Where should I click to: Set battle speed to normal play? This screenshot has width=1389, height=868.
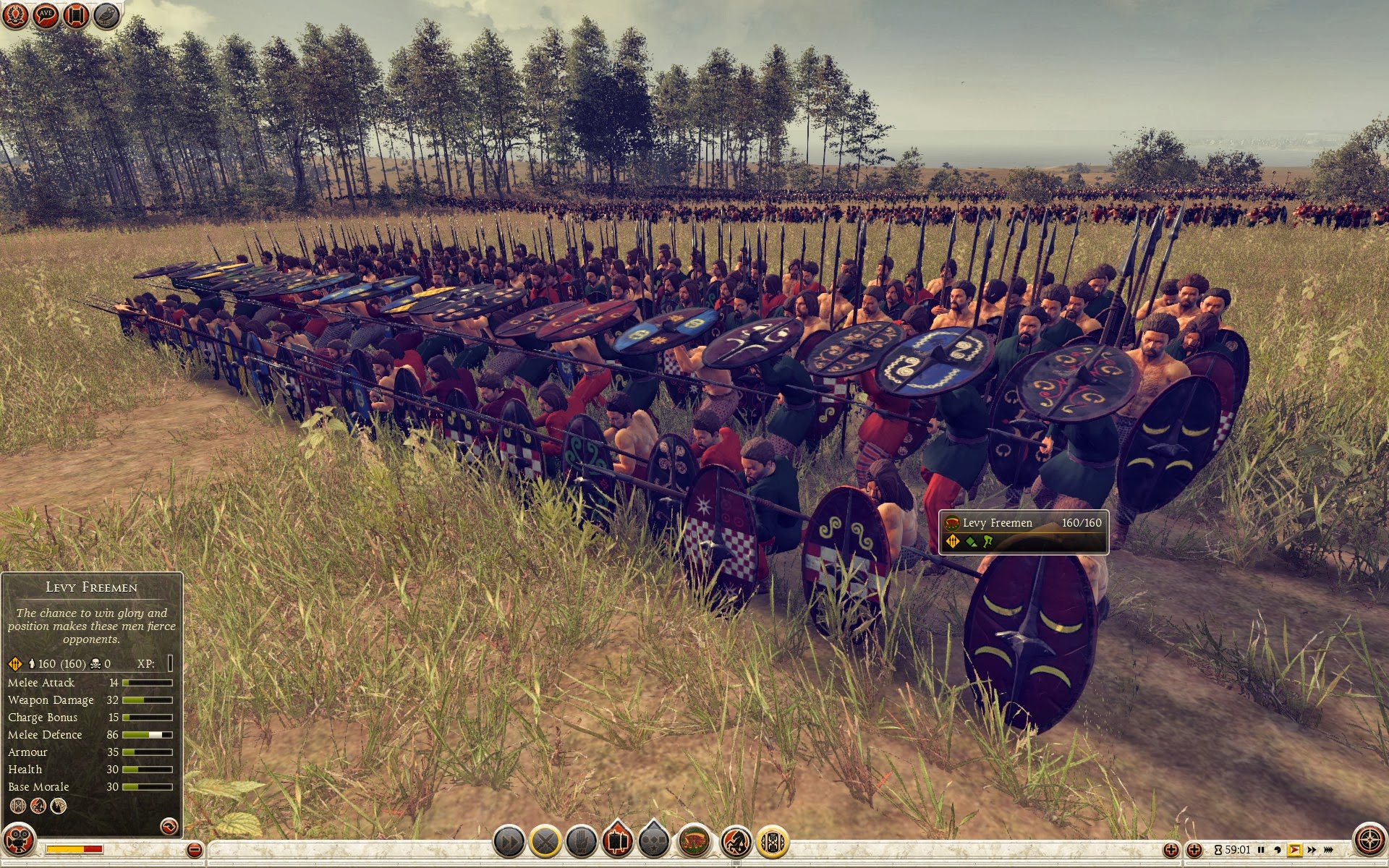point(1294,850)
